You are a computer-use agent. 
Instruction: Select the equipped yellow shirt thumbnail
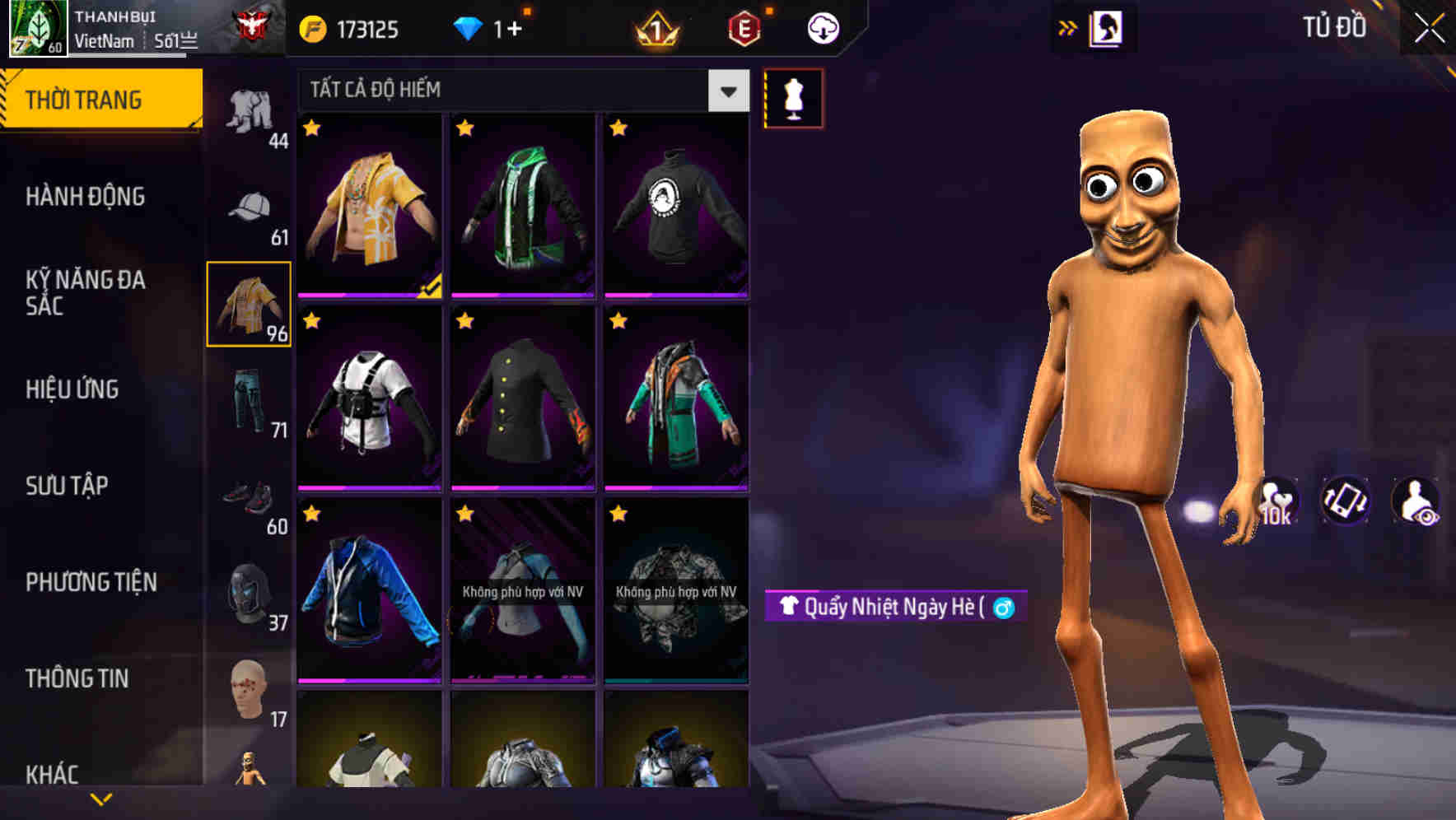(369, 206)
